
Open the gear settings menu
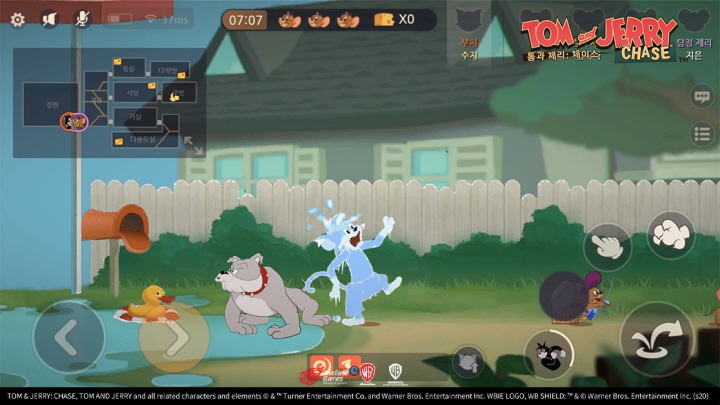tap(17, 19)
